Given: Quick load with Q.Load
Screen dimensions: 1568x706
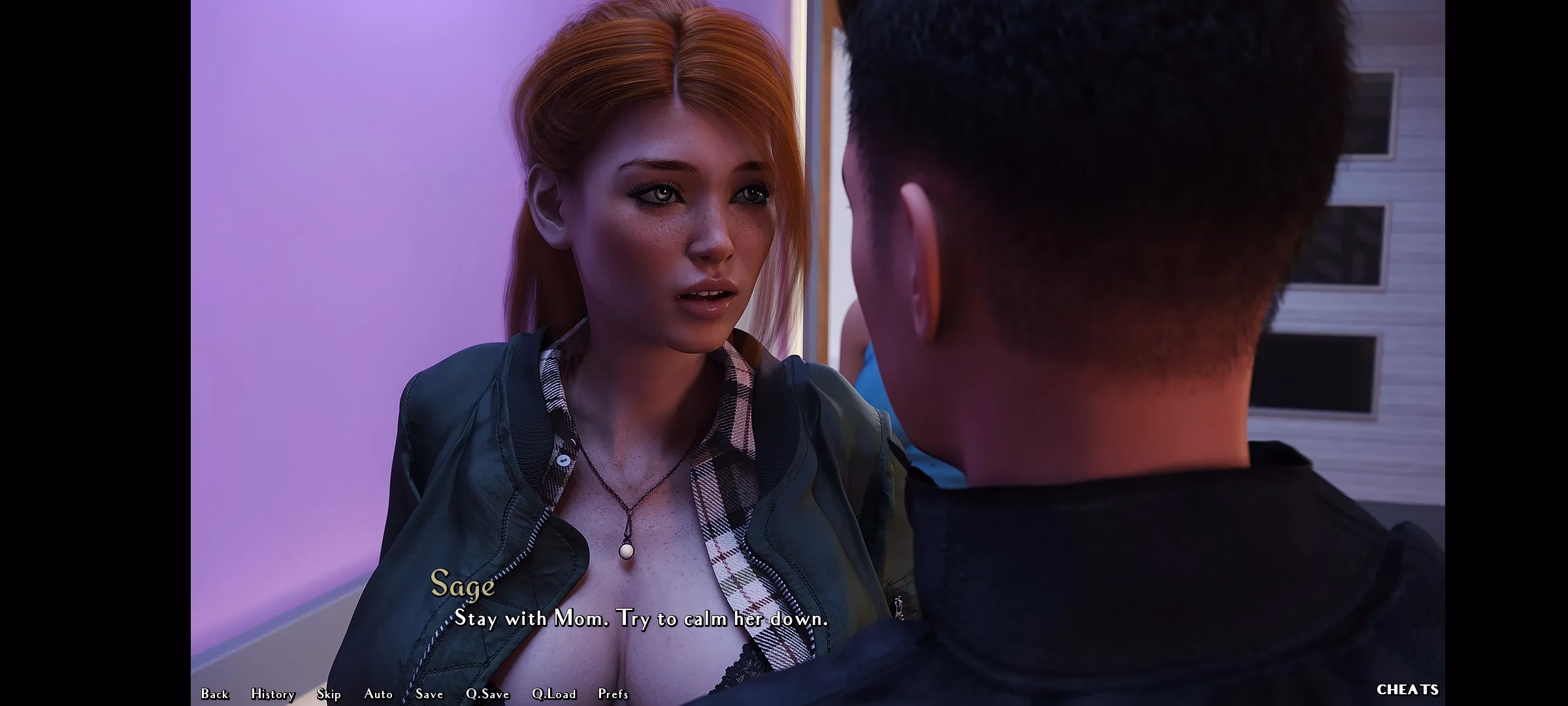Looking at the screenshot, I should [x=554, y=694].
